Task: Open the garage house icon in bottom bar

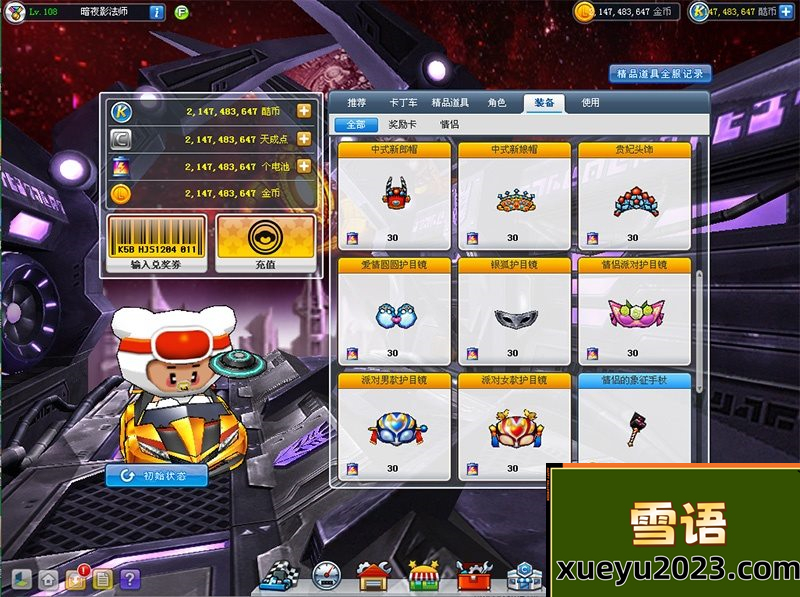Action: (x=374, y=577)
